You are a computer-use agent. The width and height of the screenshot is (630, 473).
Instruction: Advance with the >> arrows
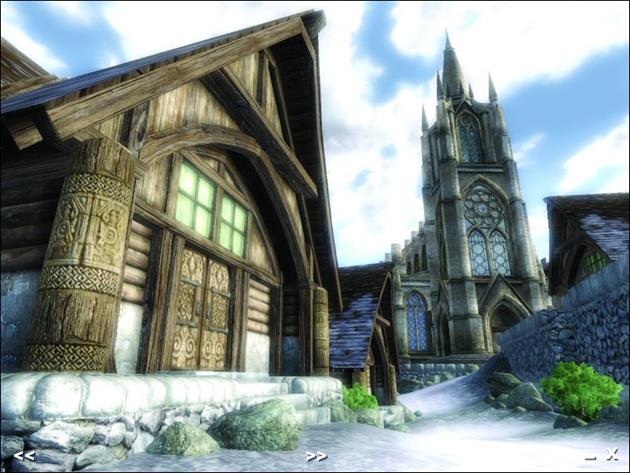click(316, 456)
